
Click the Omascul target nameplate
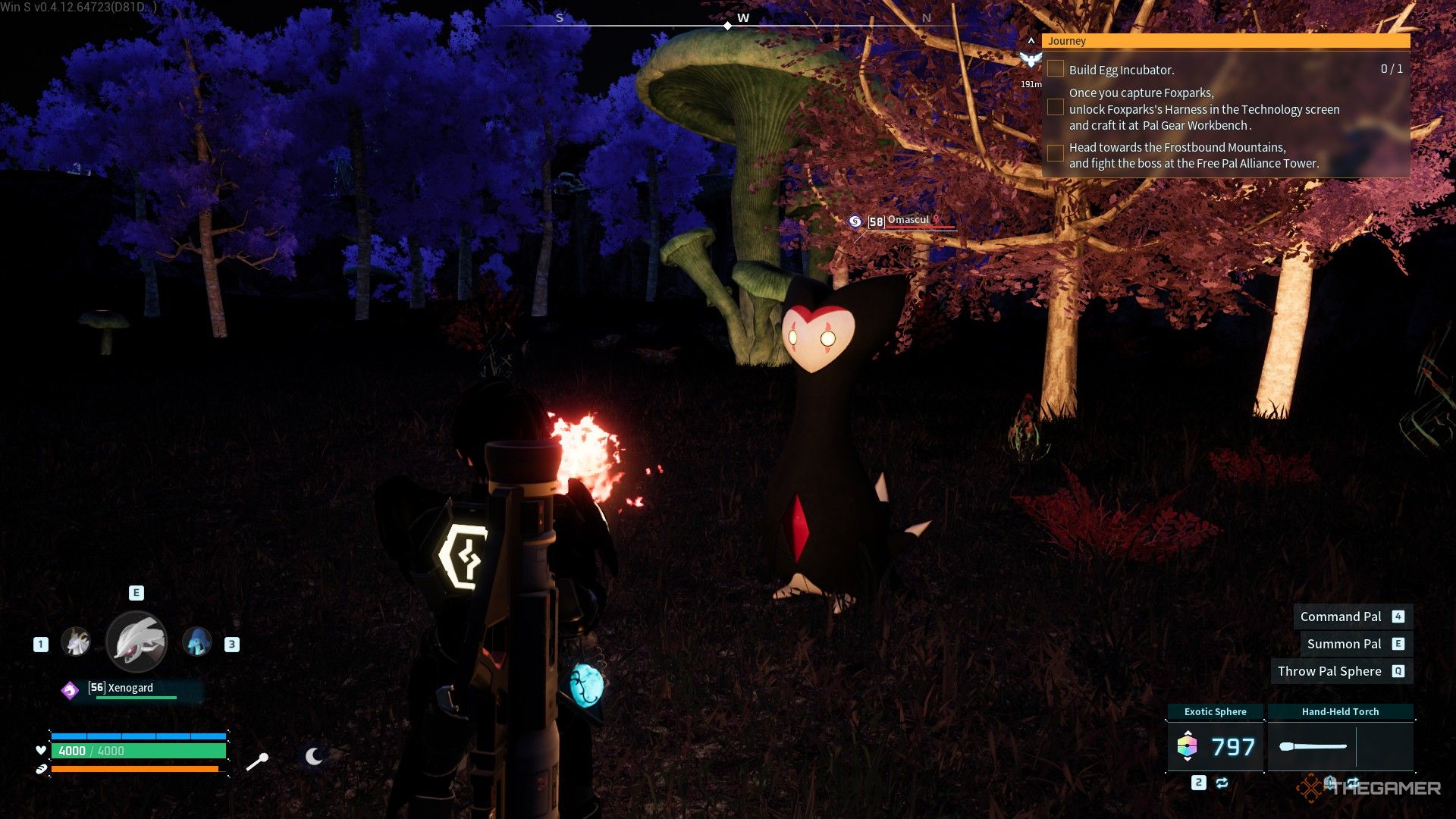pos(908,221)
